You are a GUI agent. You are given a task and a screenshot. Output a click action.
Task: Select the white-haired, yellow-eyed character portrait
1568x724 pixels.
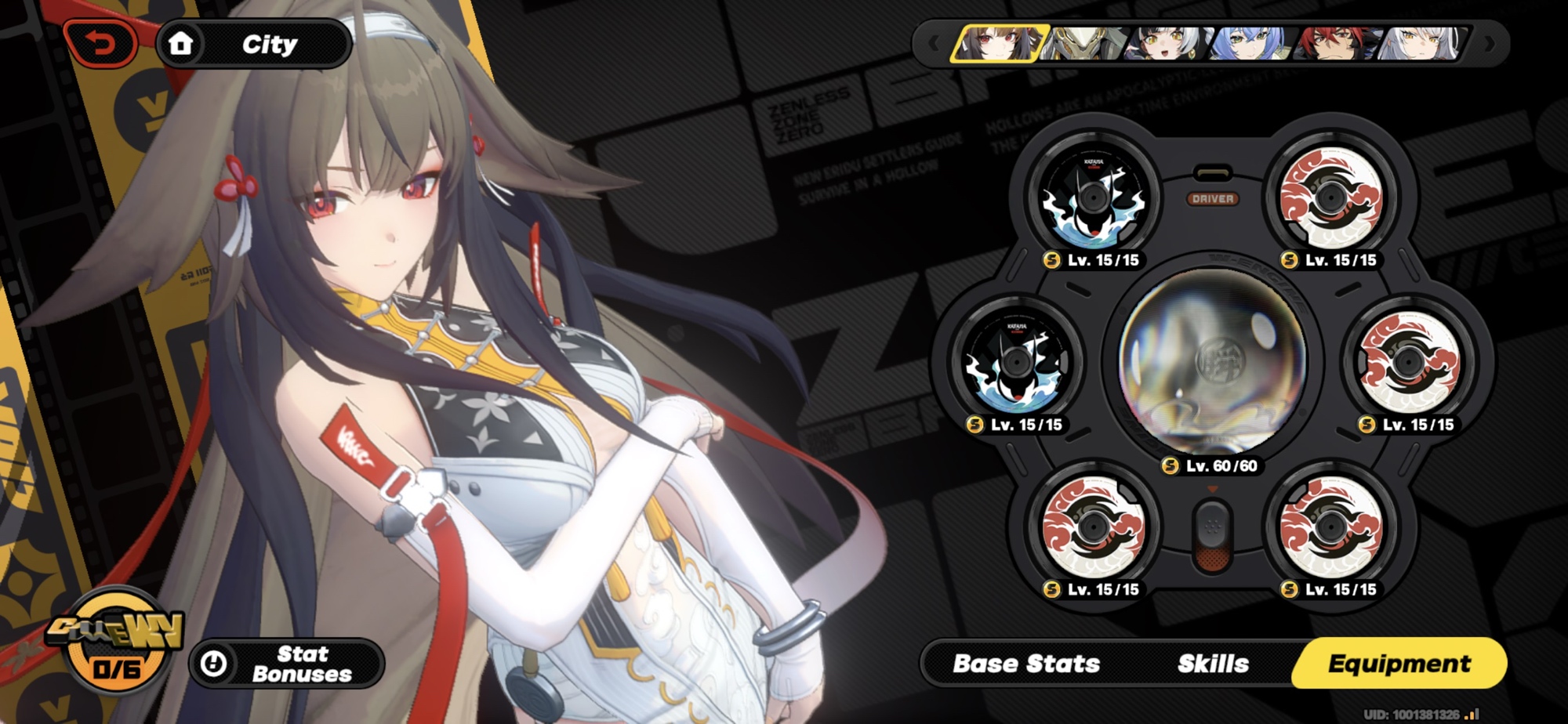pyautogui.click(x=1421, y=44)
